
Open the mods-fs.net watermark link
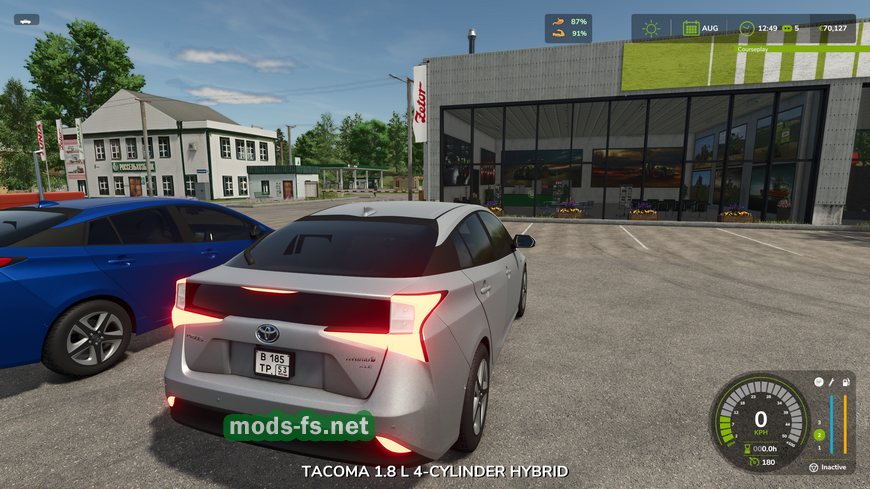pos(299,428)
